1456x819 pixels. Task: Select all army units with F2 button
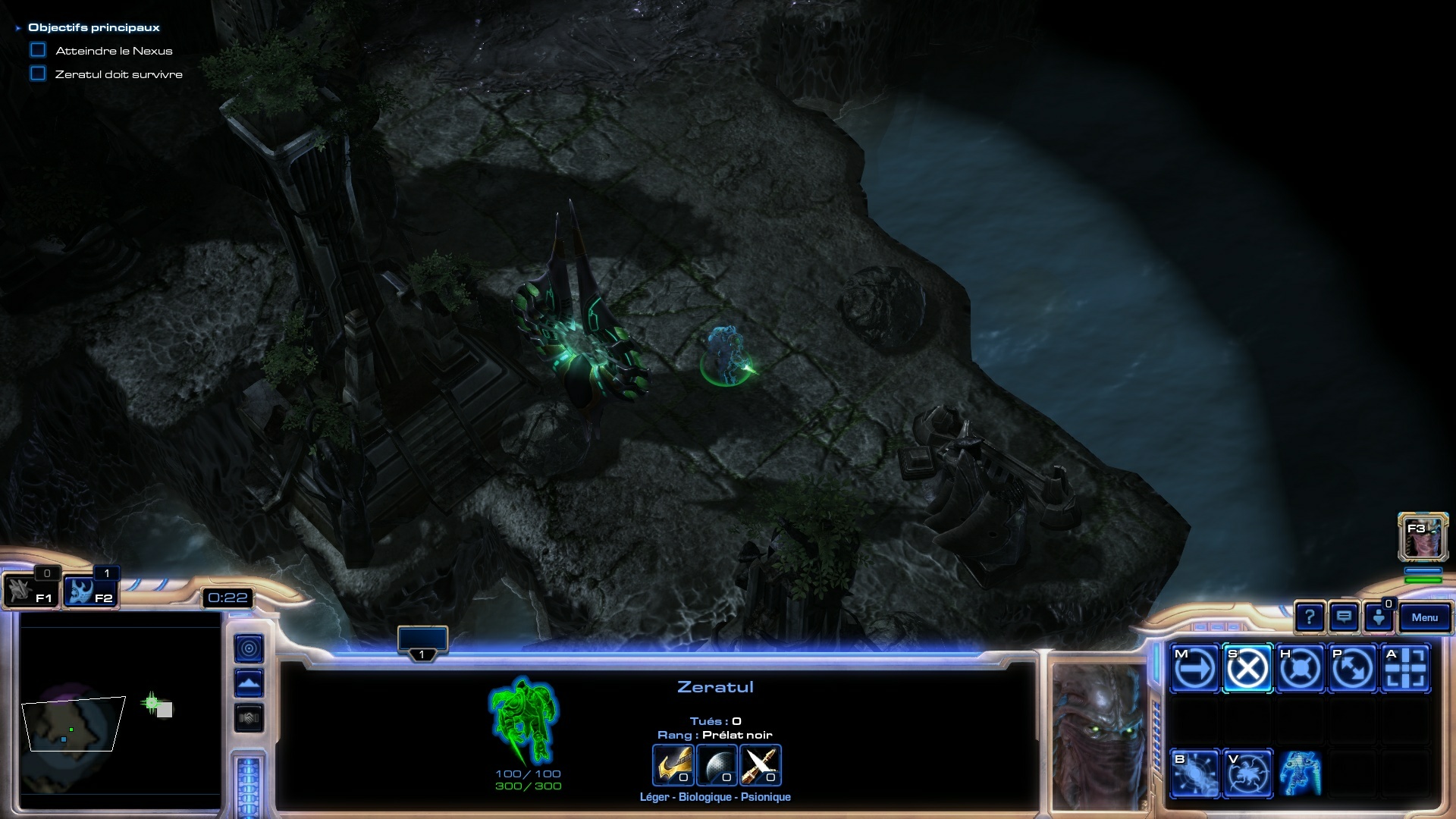pyautogui.click(x=89, y=591)
